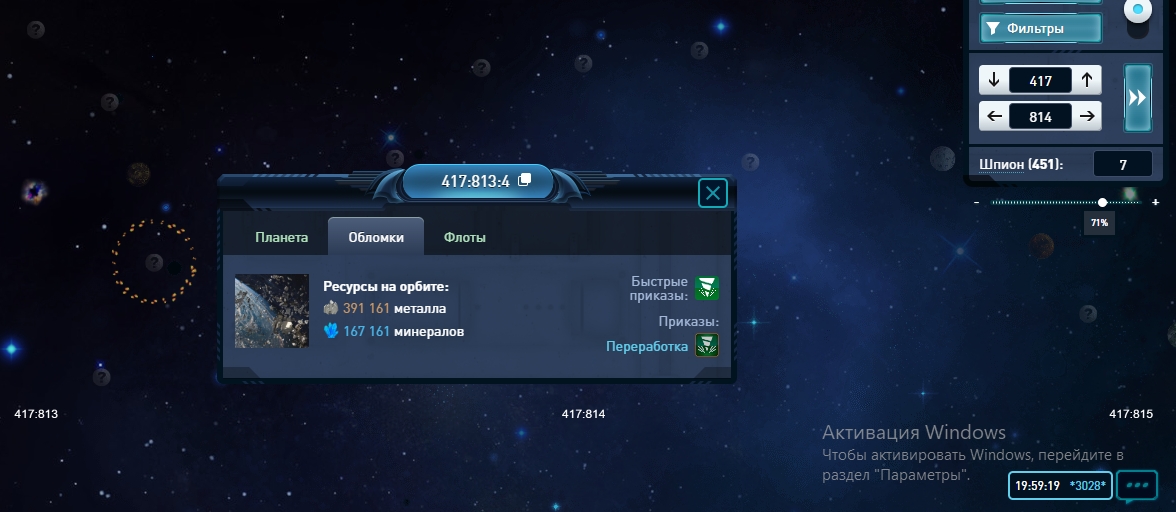The image size is (1176, 512).
Task: Open the chat bubble with three dots
Action: click(1137, 485)
